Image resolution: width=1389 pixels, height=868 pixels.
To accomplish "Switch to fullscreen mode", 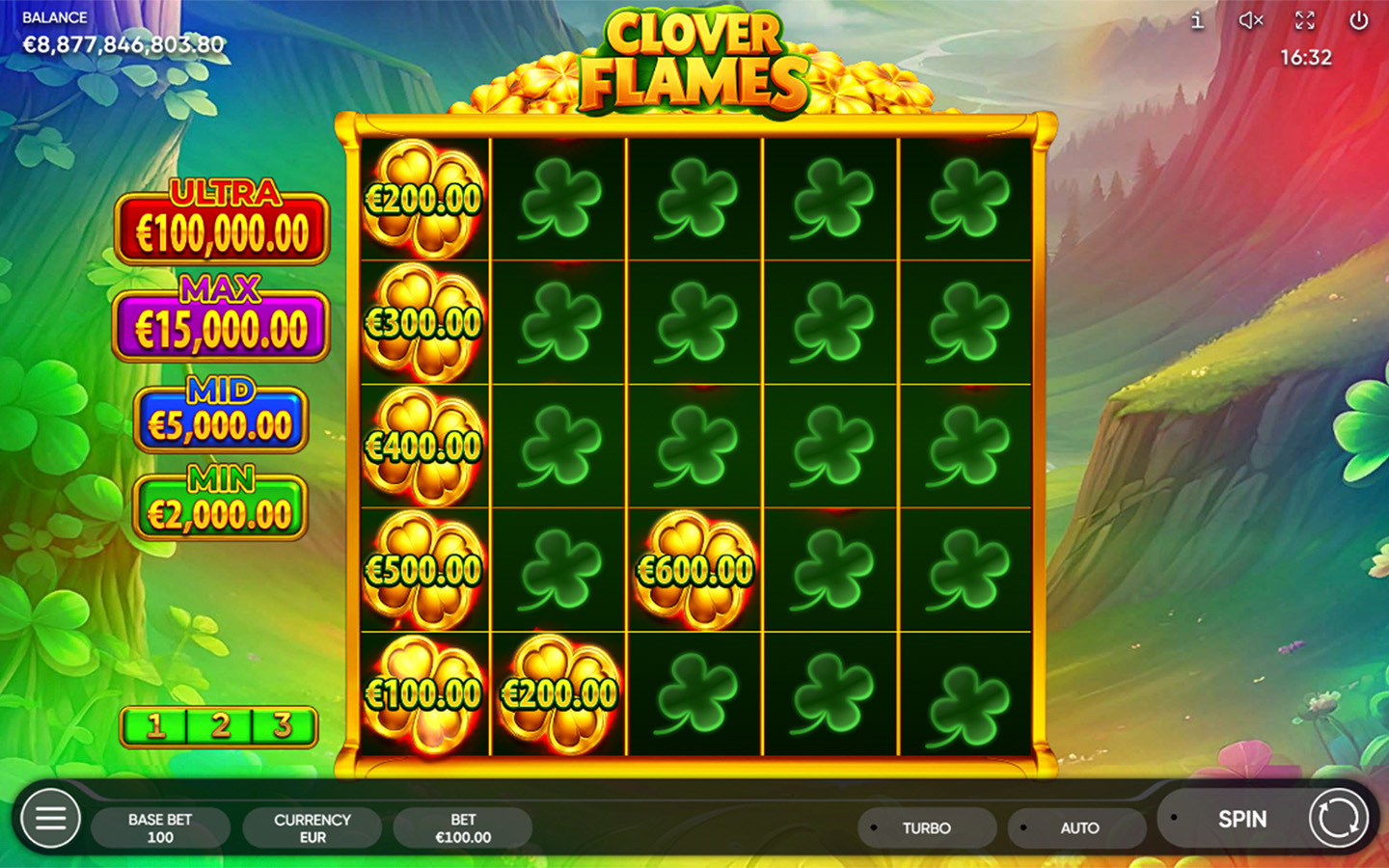I will click(x=1305, y=20).
